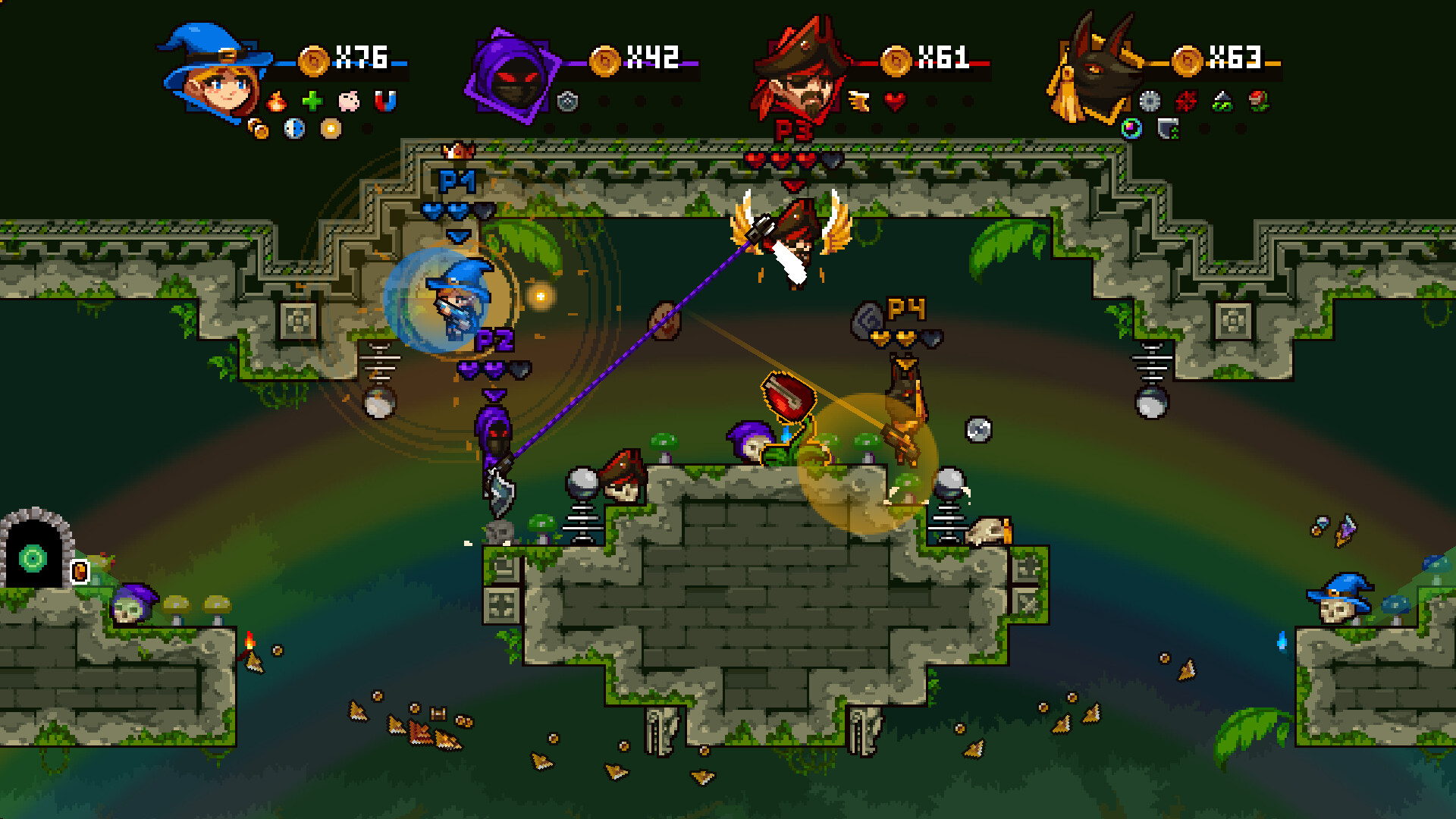Screen dimensions: 1456x819
Task: Click the red shuriken icon under the Anubis portrait
Action: point(1187,100)
